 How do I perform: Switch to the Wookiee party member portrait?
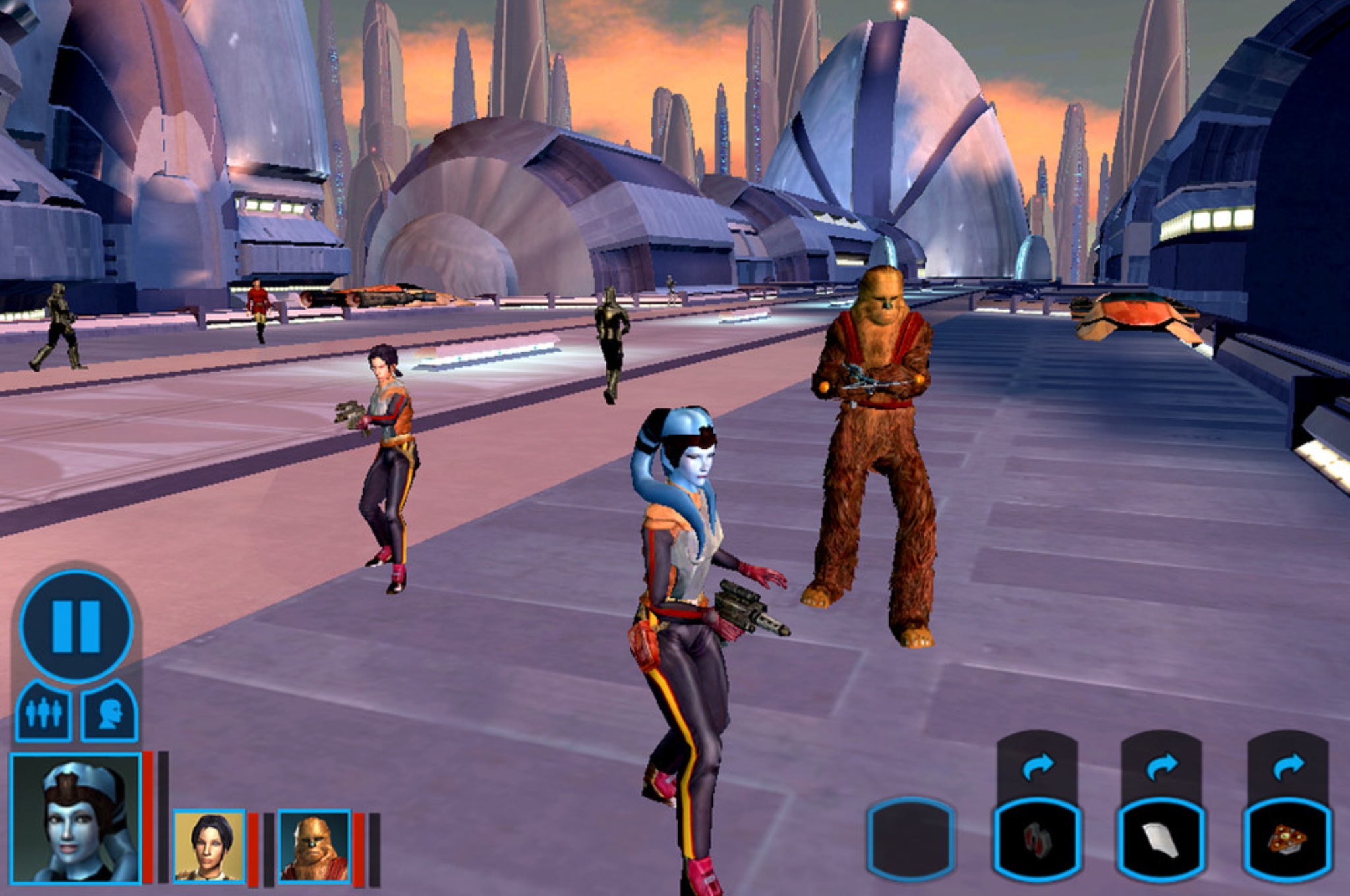click(x=314, y=846)
